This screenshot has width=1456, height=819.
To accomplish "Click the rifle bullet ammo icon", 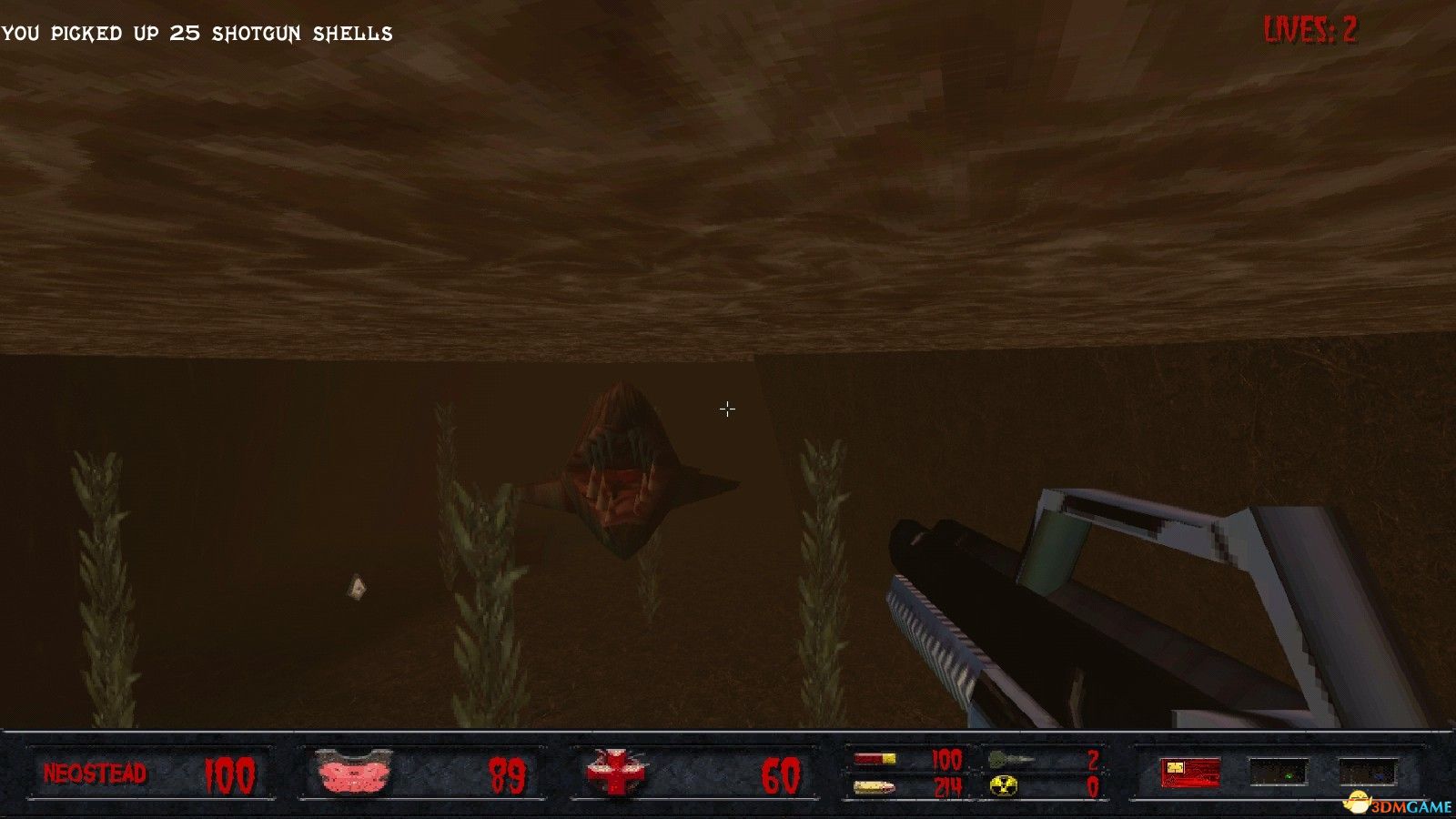I will pyautogui.click(x=874, y=786).
